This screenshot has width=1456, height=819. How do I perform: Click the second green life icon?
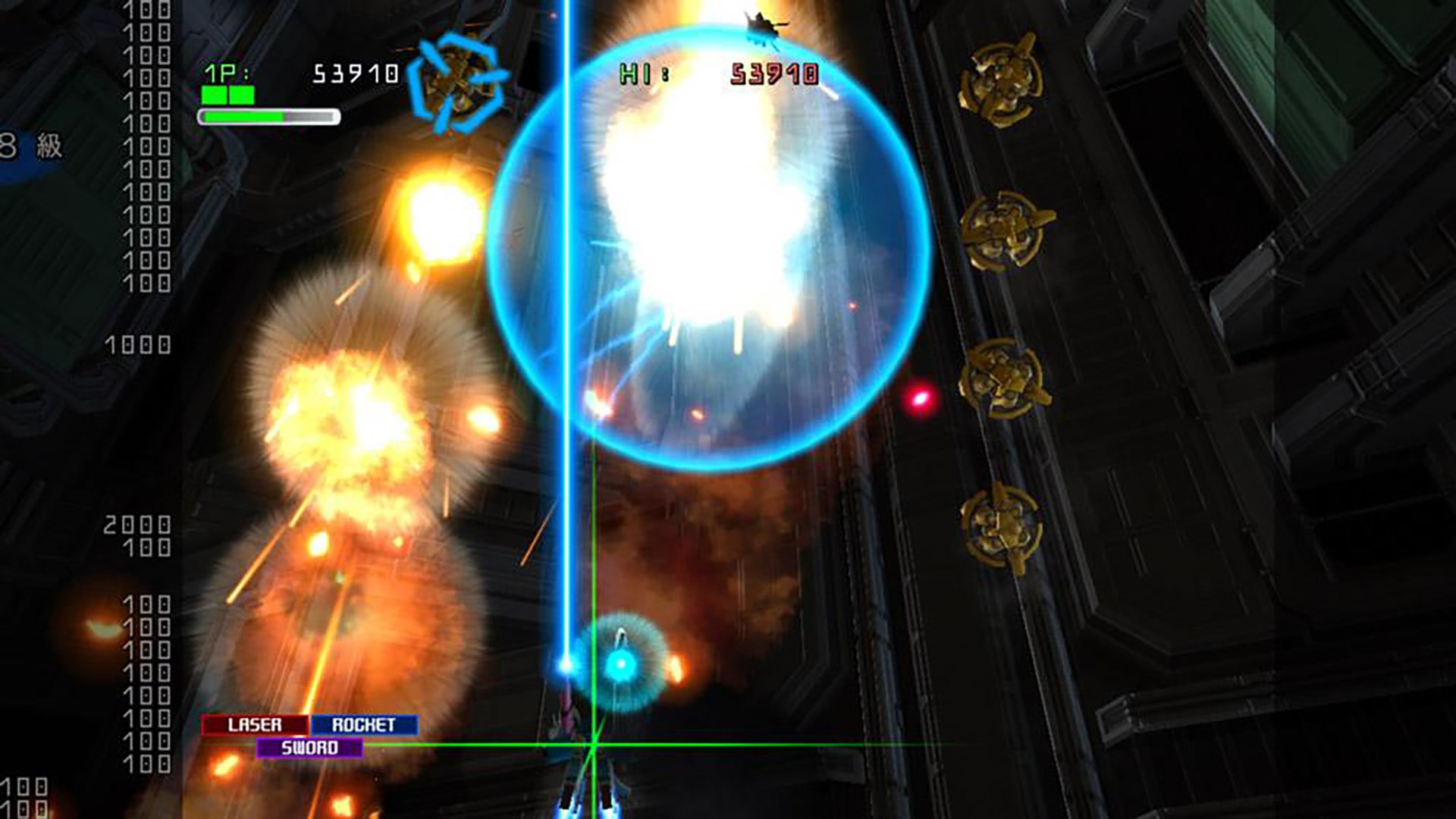click(243, 93)
